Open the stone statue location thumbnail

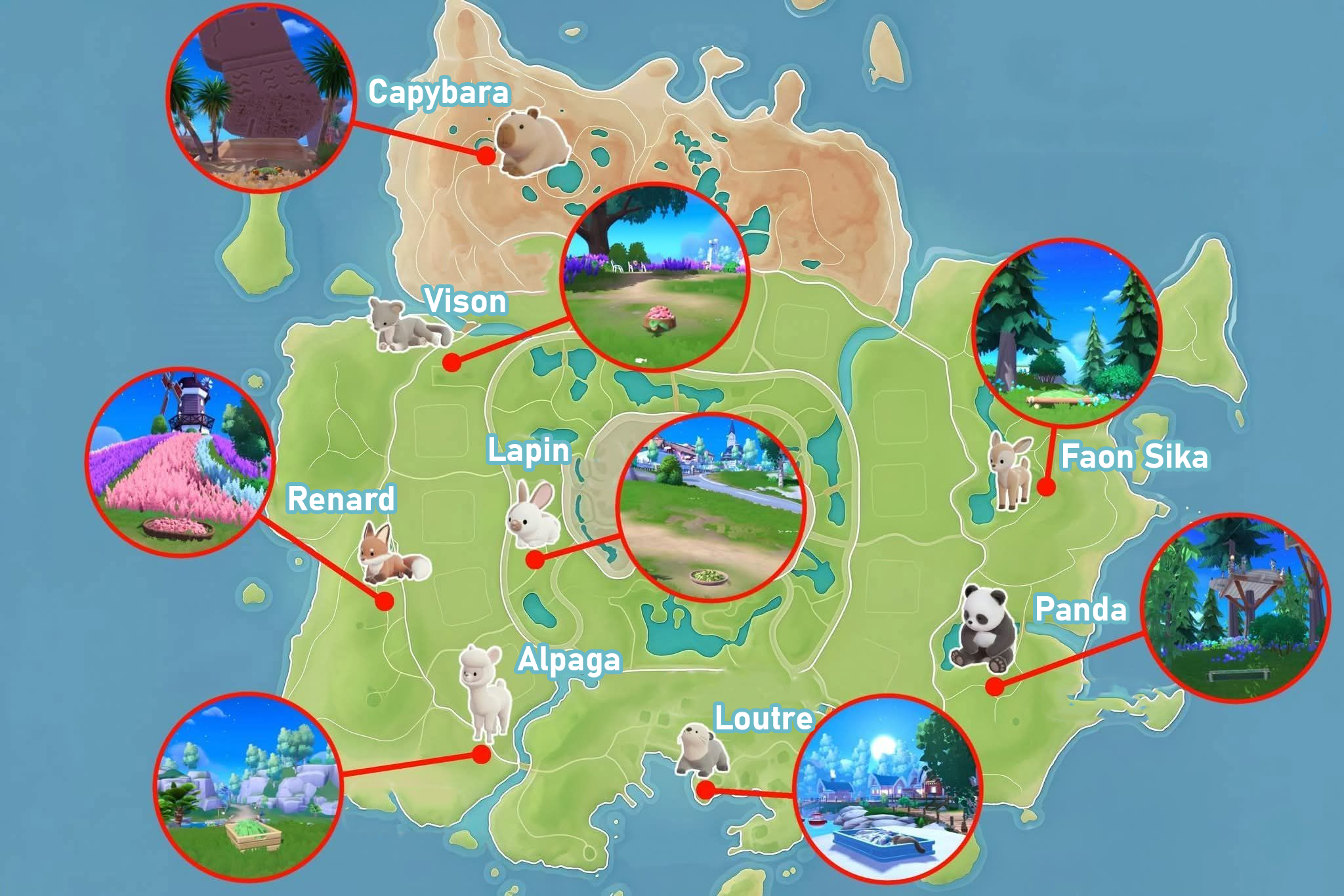coord(261,98)
